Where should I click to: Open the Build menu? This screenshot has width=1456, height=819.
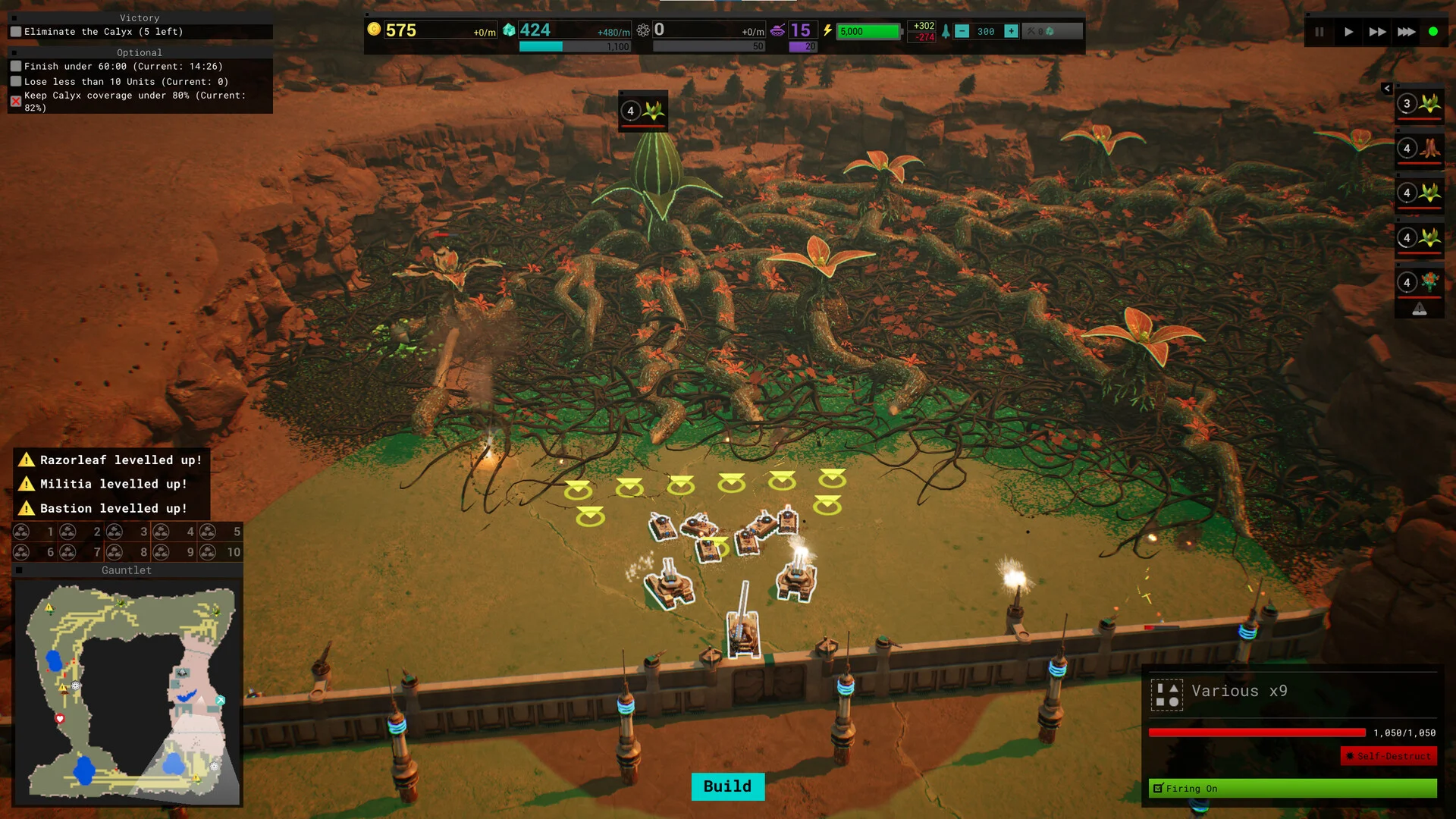point(727,786)
